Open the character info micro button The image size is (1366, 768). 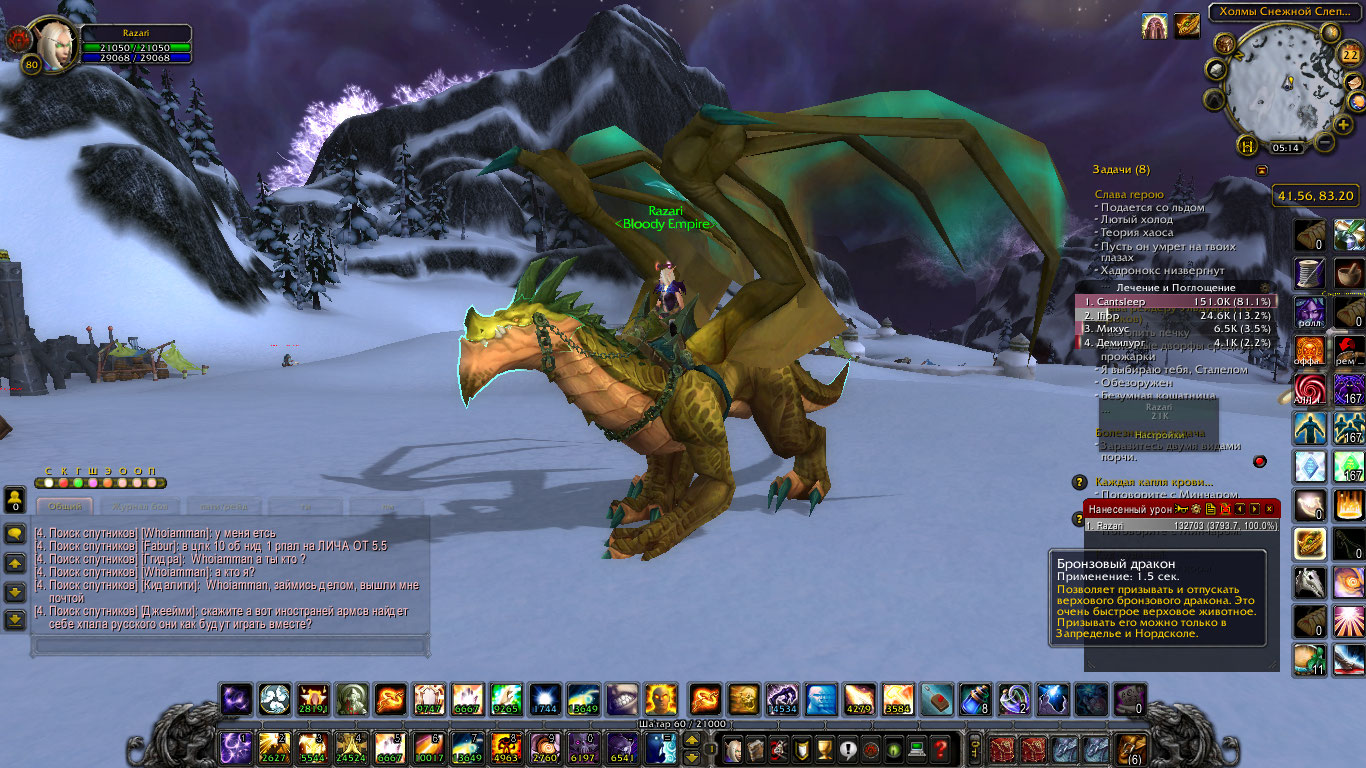coord(733,748)
